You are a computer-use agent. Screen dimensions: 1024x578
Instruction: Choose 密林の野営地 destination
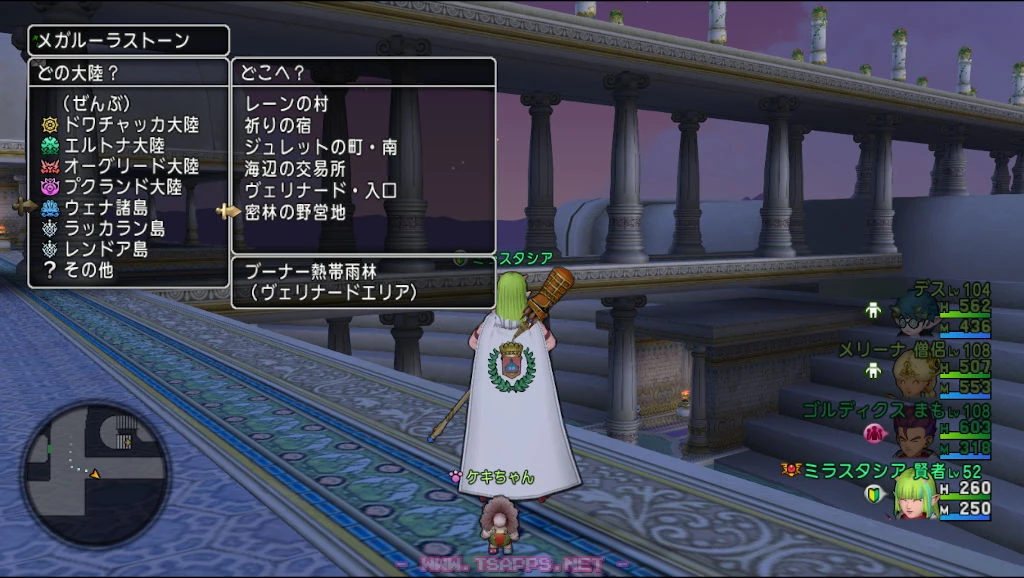295,212
